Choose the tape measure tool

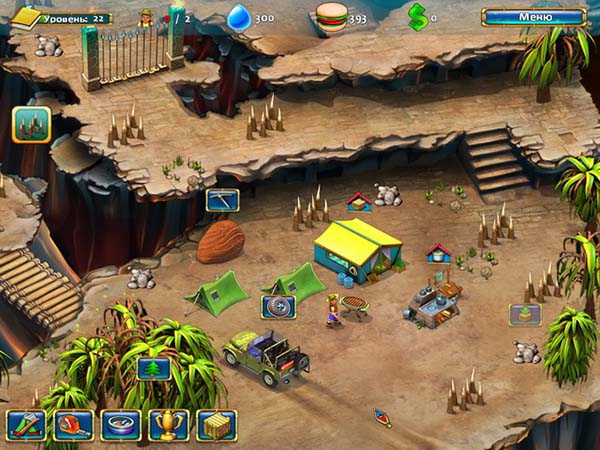point(73,425)
